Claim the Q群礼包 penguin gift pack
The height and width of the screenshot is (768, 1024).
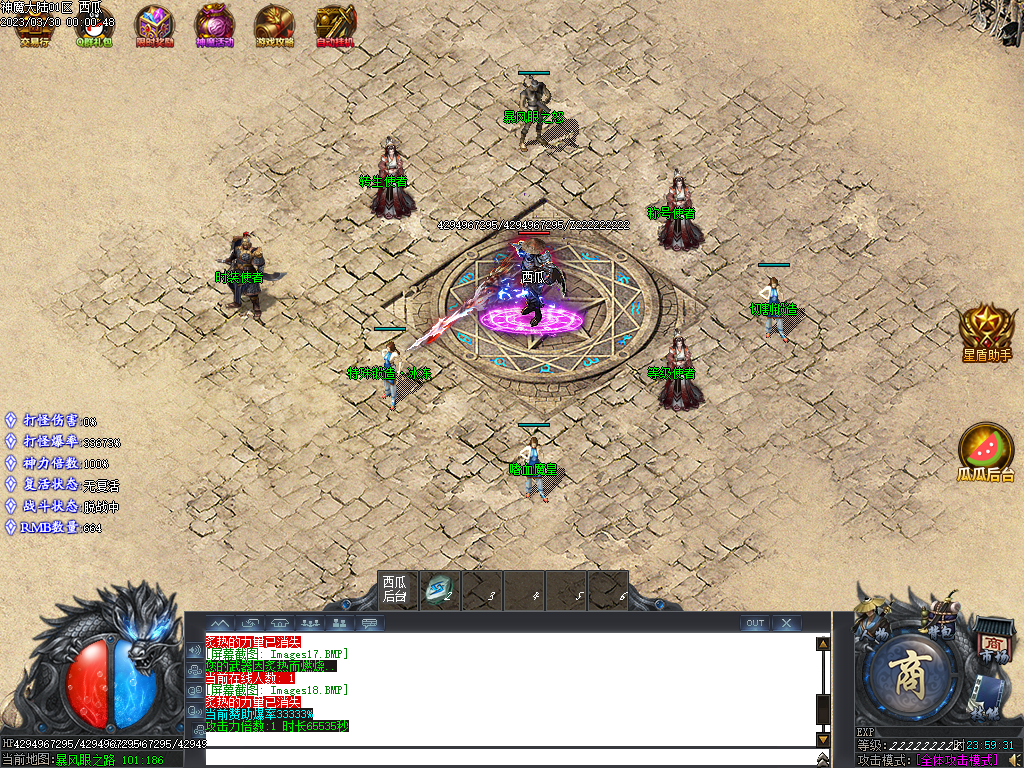[94, 27]
